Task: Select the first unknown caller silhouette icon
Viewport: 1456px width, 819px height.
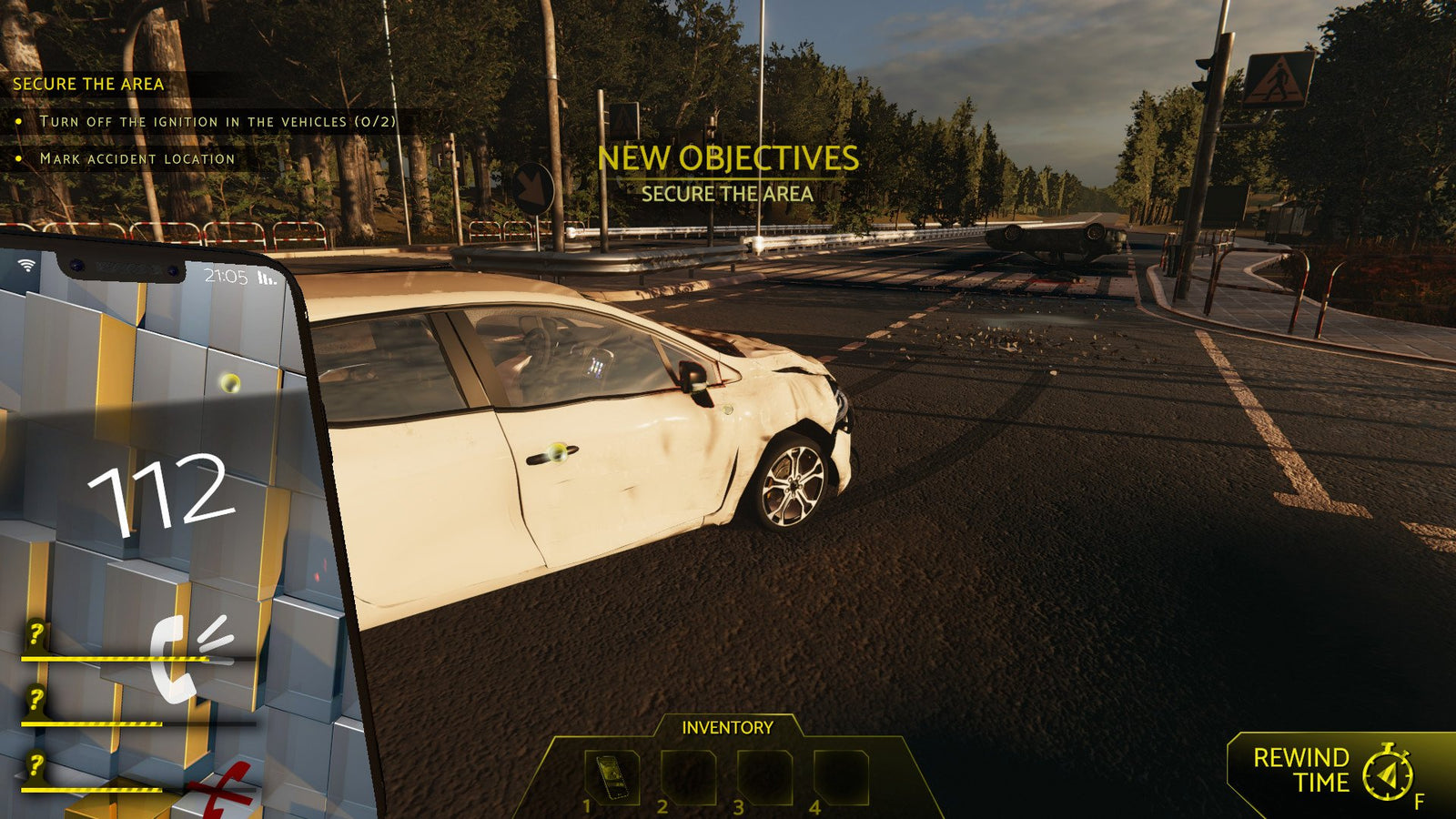Action: (35, 634)
